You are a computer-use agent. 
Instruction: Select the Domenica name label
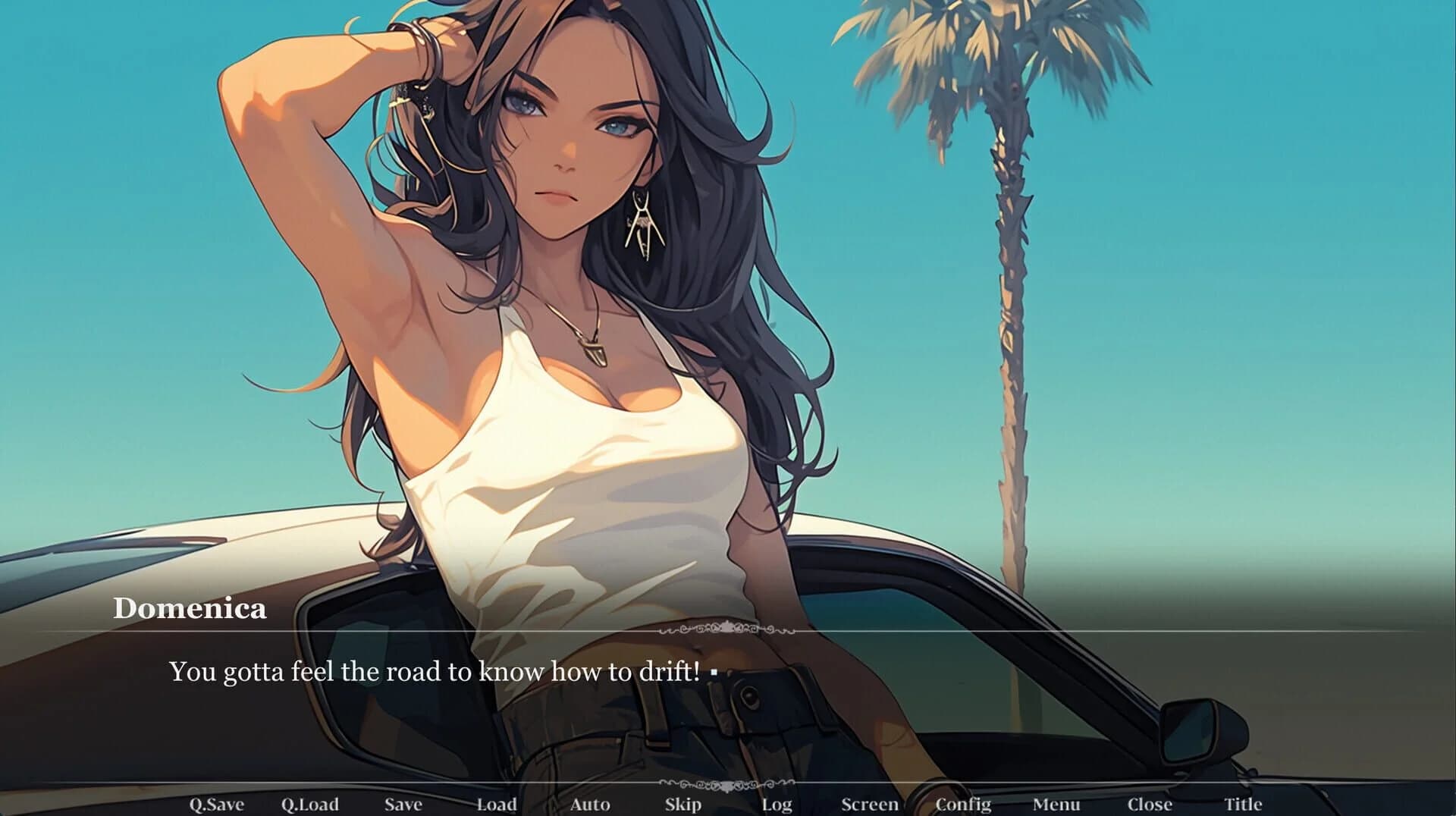click(192, 608)
